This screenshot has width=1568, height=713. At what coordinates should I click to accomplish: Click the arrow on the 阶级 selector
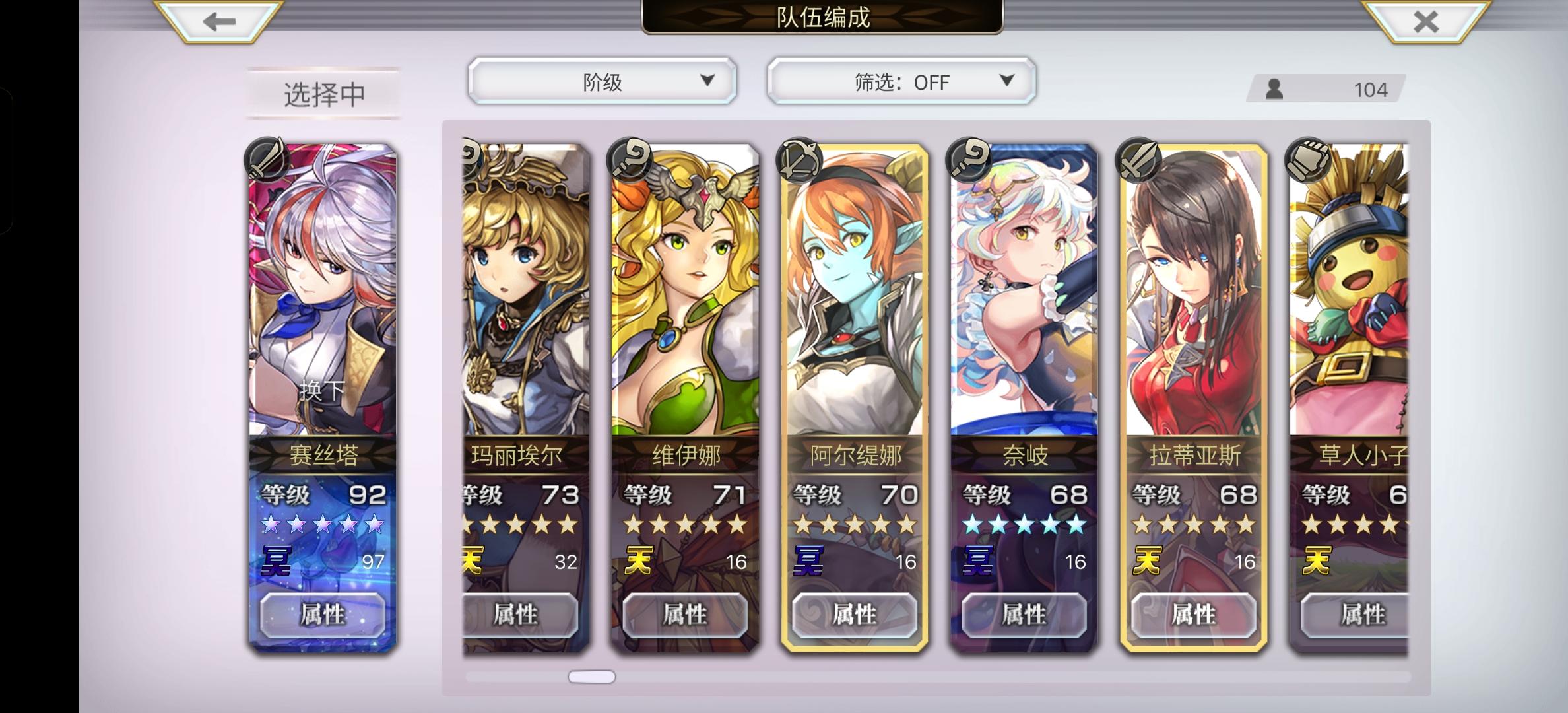coord(707,81)
